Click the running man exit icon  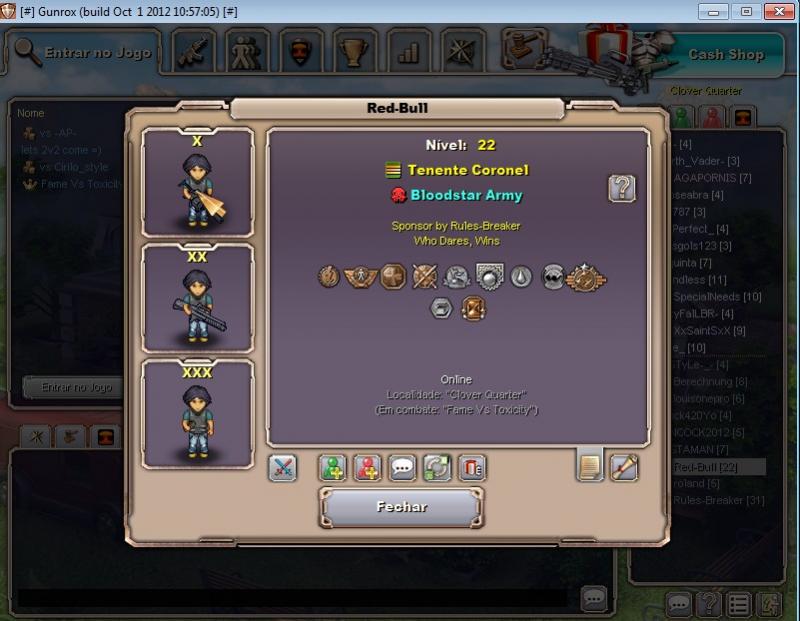click(x=769, y=604)
